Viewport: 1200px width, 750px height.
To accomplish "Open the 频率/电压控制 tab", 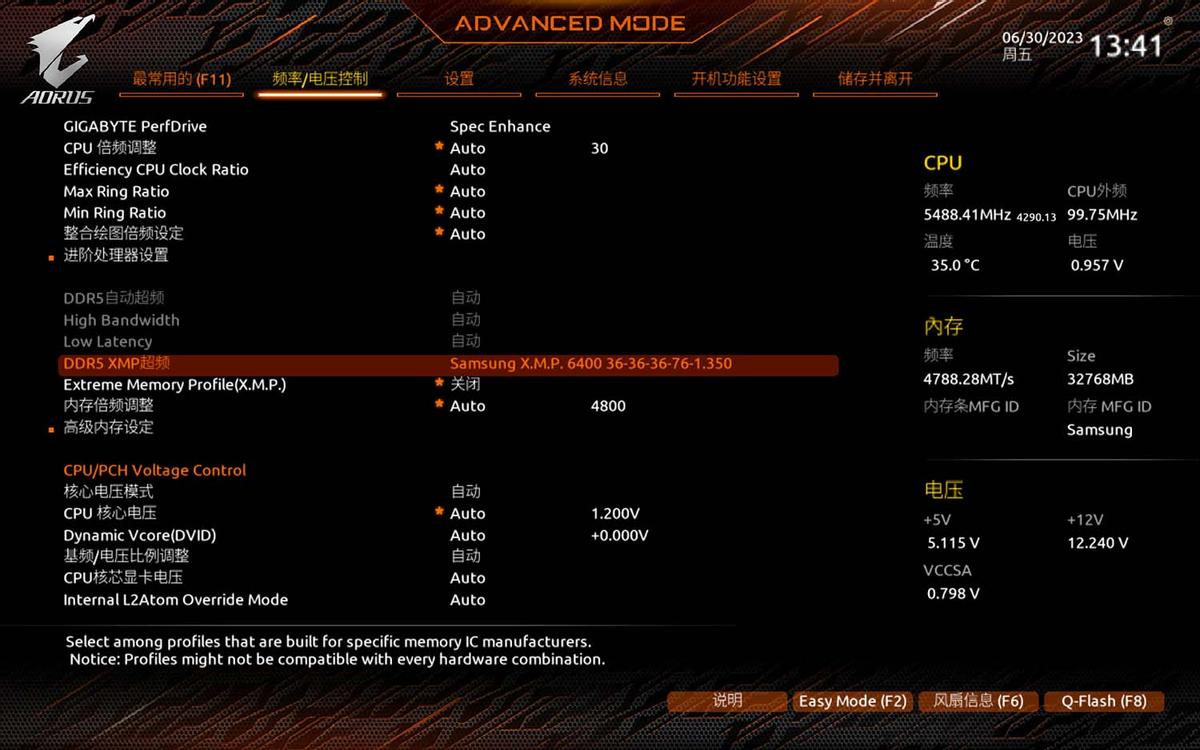I will [x=320, y=79].
